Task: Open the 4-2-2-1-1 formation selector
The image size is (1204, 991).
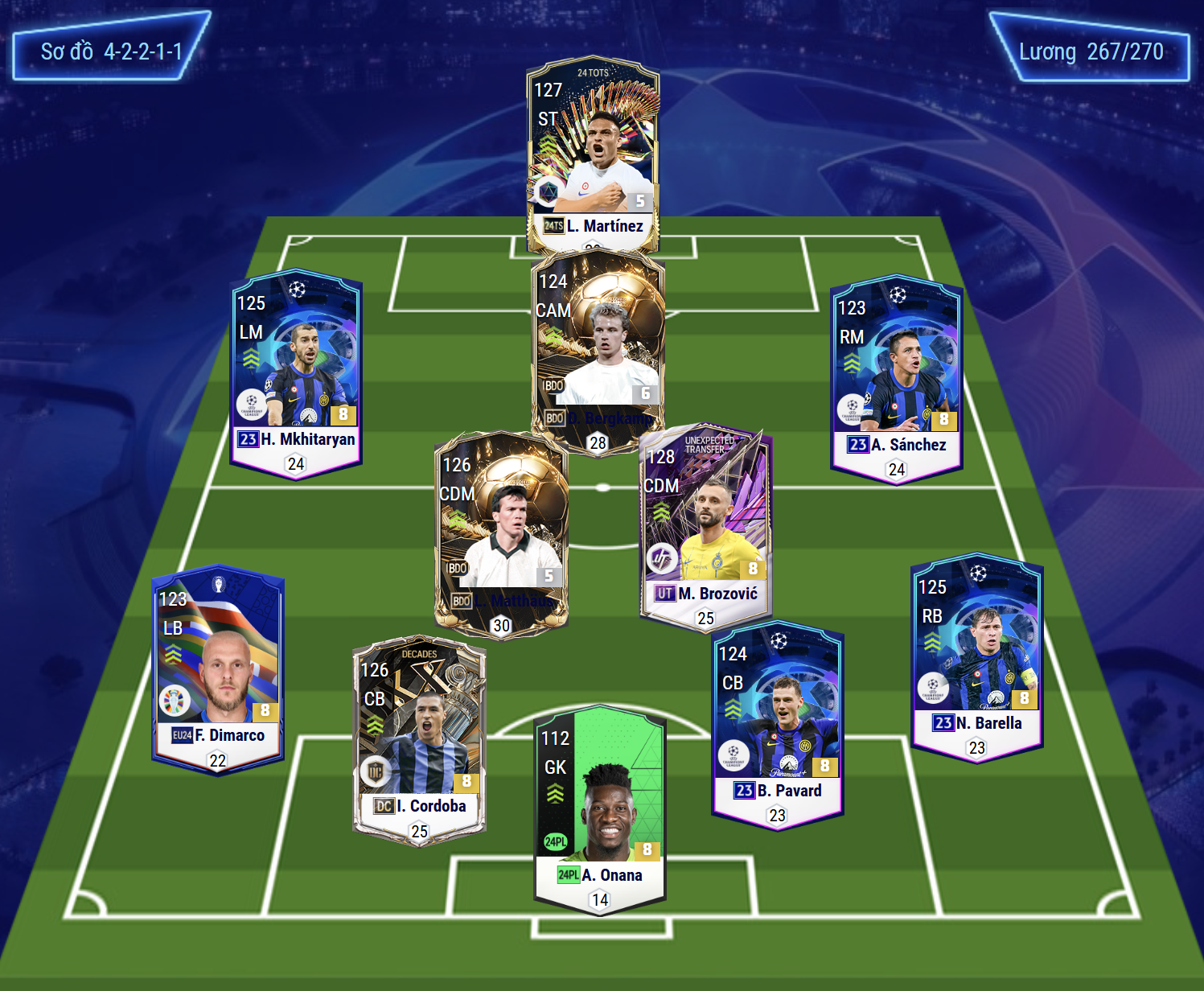Action: click(x=111, y=51)
